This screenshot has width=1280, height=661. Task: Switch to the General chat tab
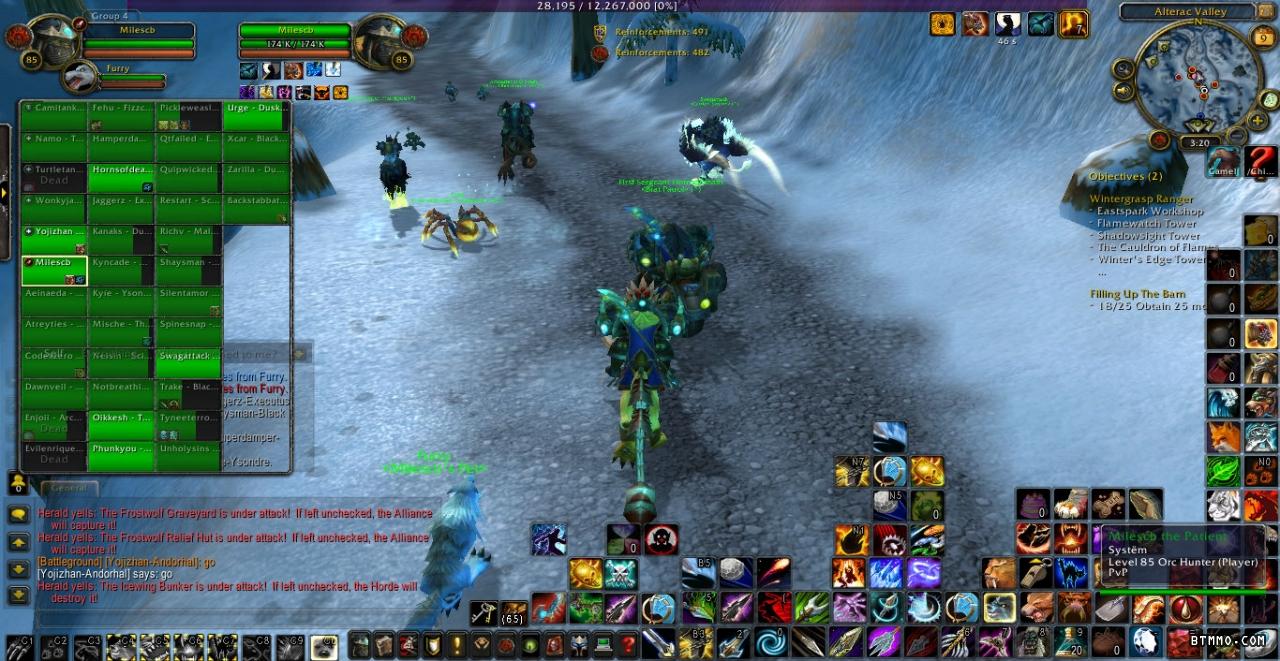(x=69, y=487)
